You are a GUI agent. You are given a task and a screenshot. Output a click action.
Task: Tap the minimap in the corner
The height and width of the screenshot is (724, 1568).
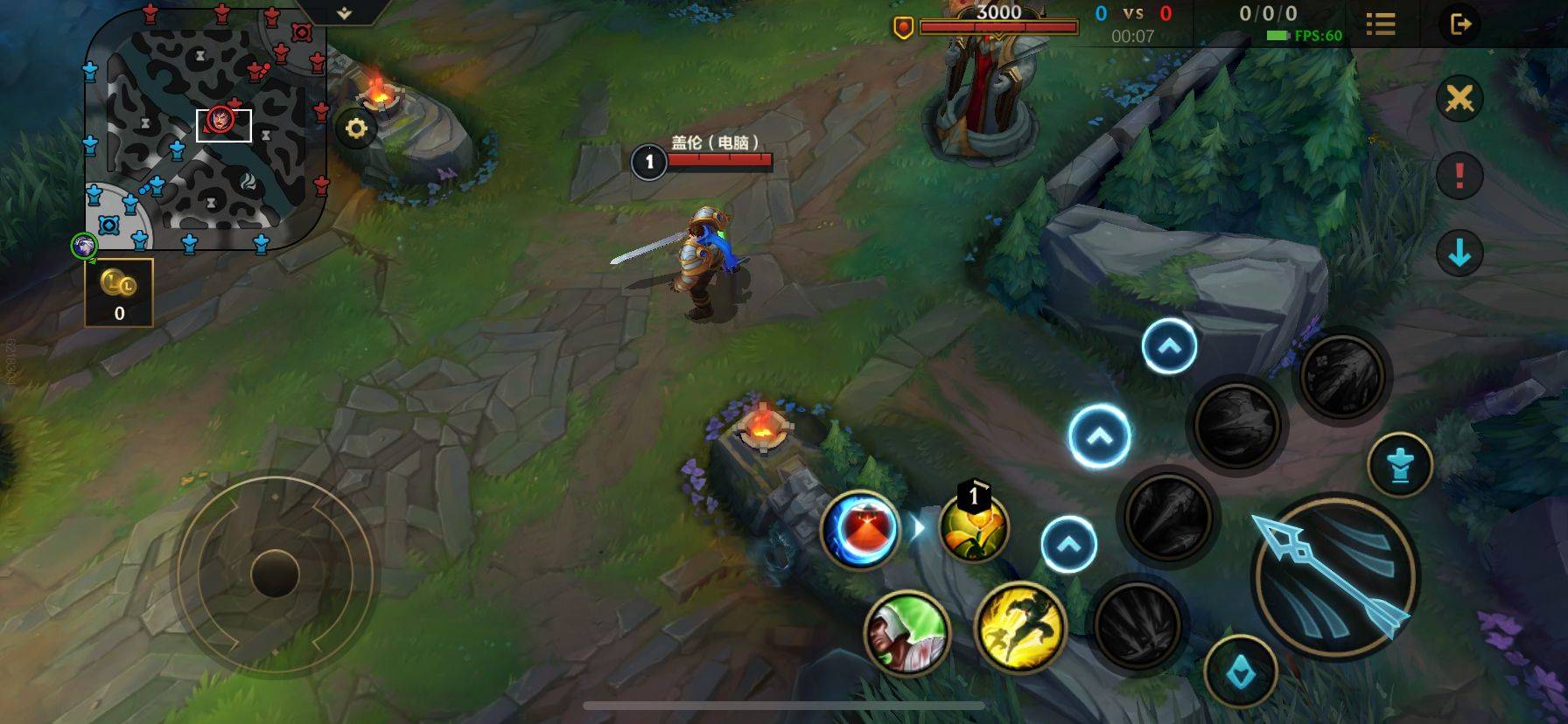tap(206, 131)
